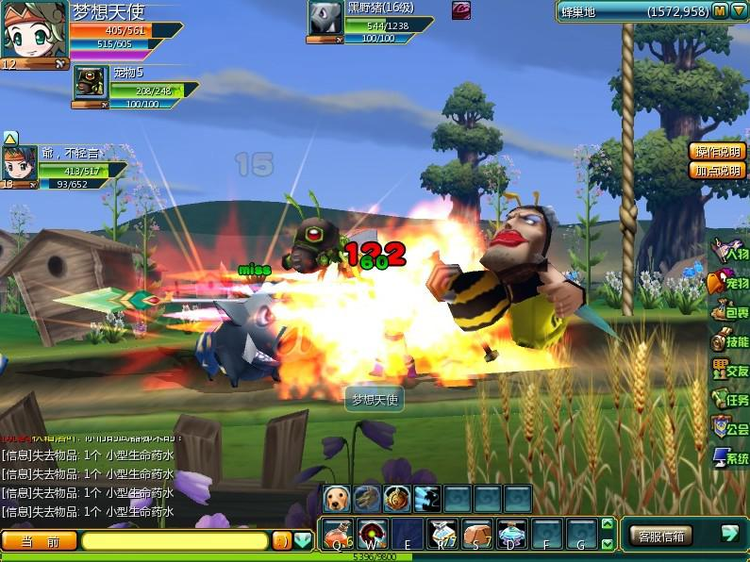
Task: Click the 操作说明 controls guide button
Action: click(718, 152)
